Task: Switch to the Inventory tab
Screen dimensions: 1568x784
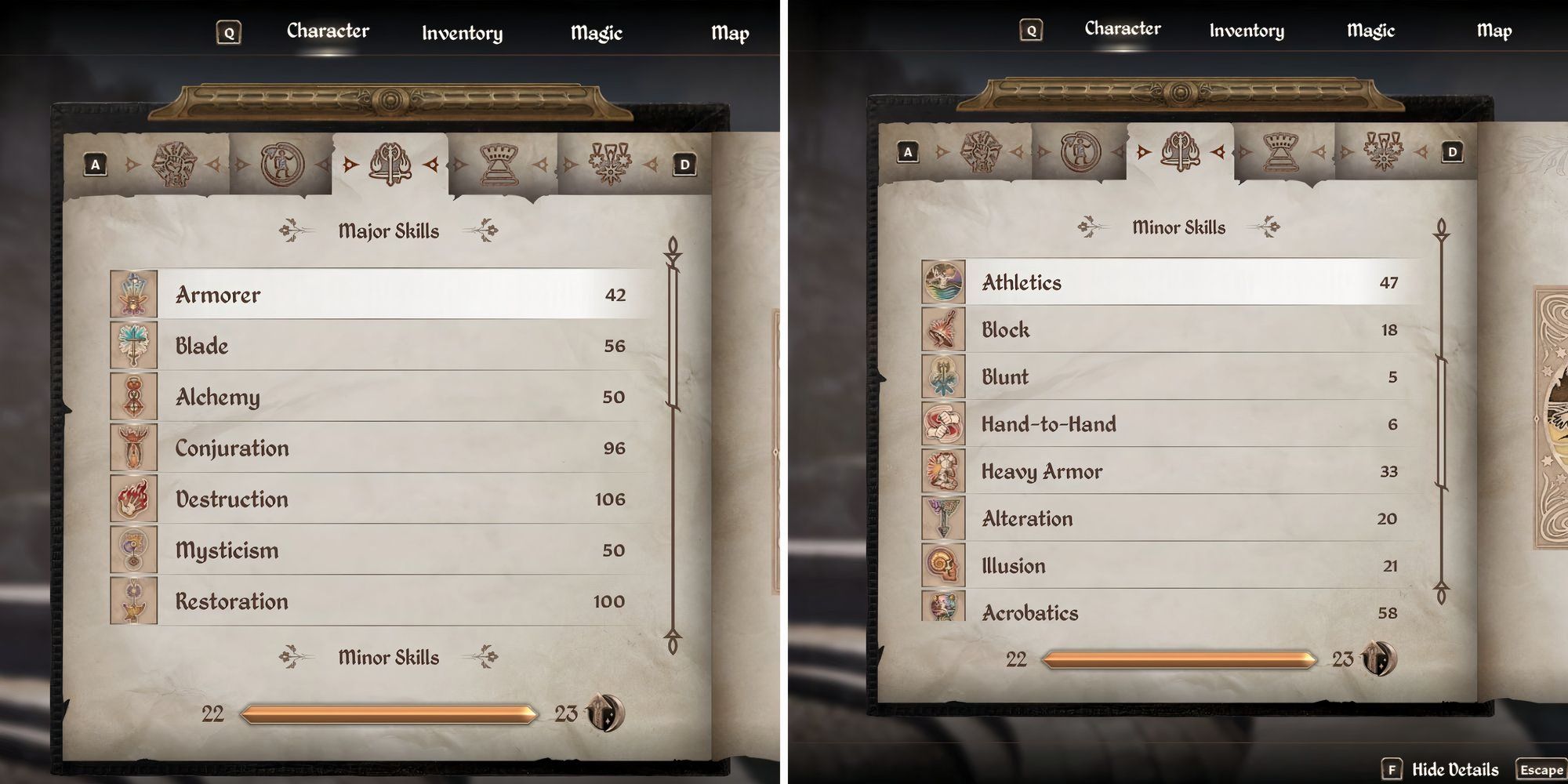Action: tap(461, 33)
